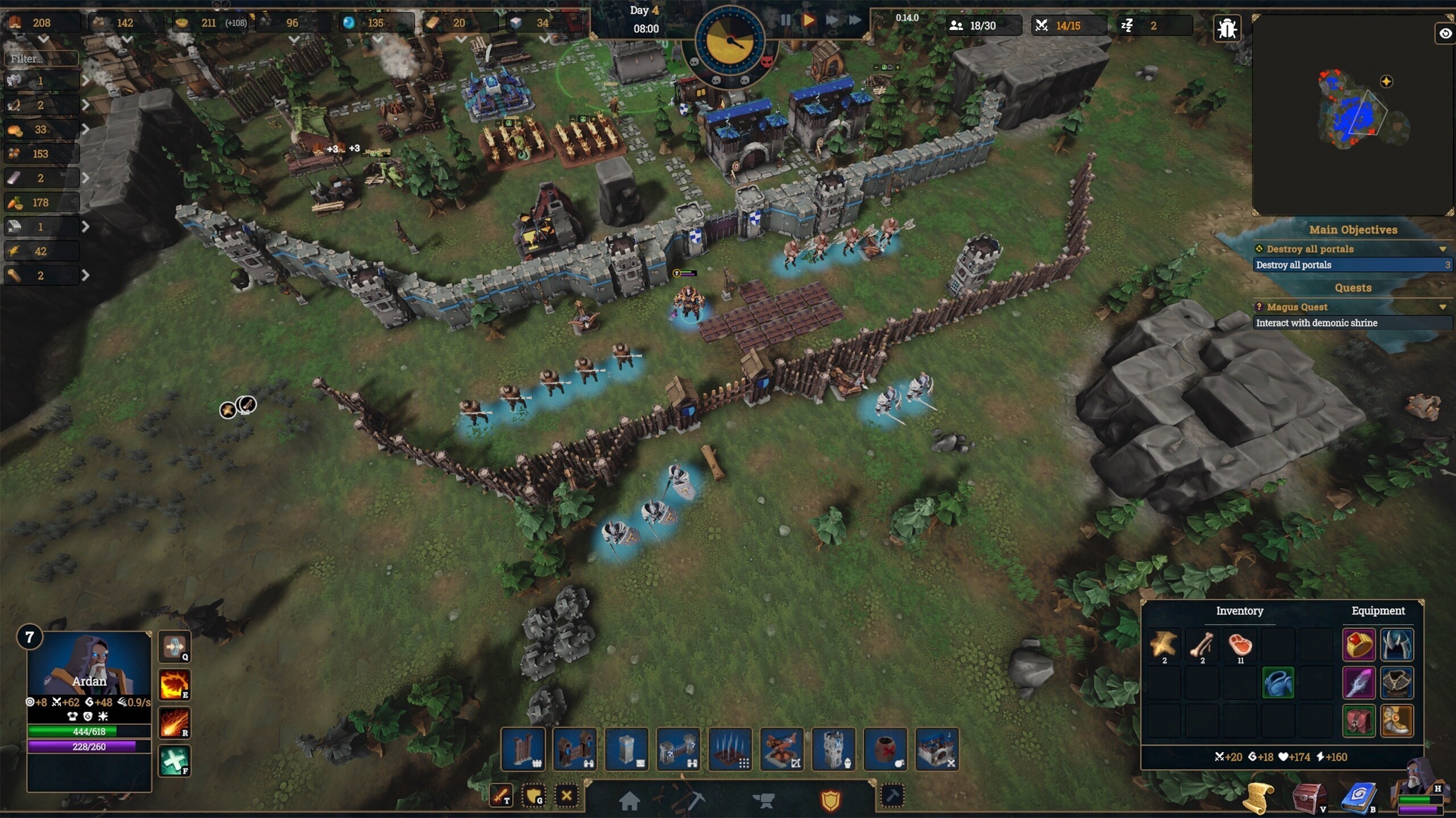Image resolution: width=1456 pixels, height=818 pixels.
Task: Collapse the Magus Quest entry
Action: pyautogui.click(x=1442, y=307)
